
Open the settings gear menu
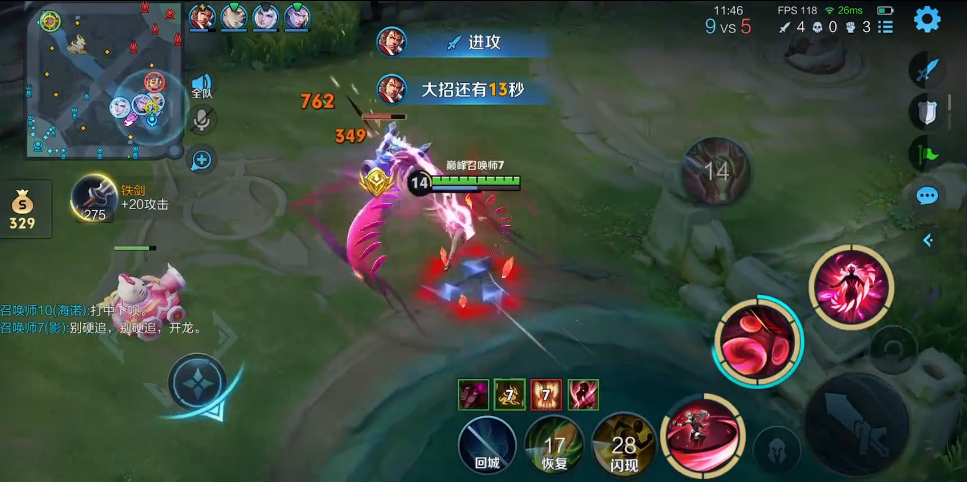927,19
